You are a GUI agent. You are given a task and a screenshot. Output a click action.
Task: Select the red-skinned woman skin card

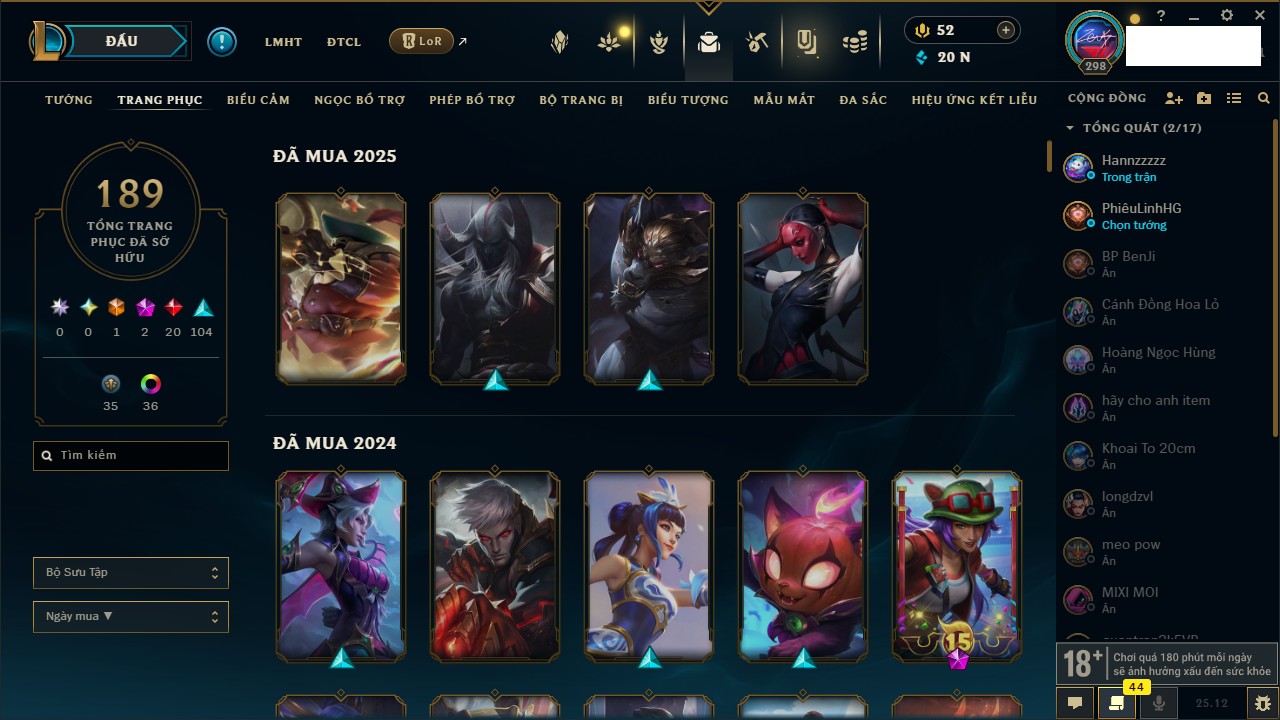pyautogui.click(x=803, y=289)
